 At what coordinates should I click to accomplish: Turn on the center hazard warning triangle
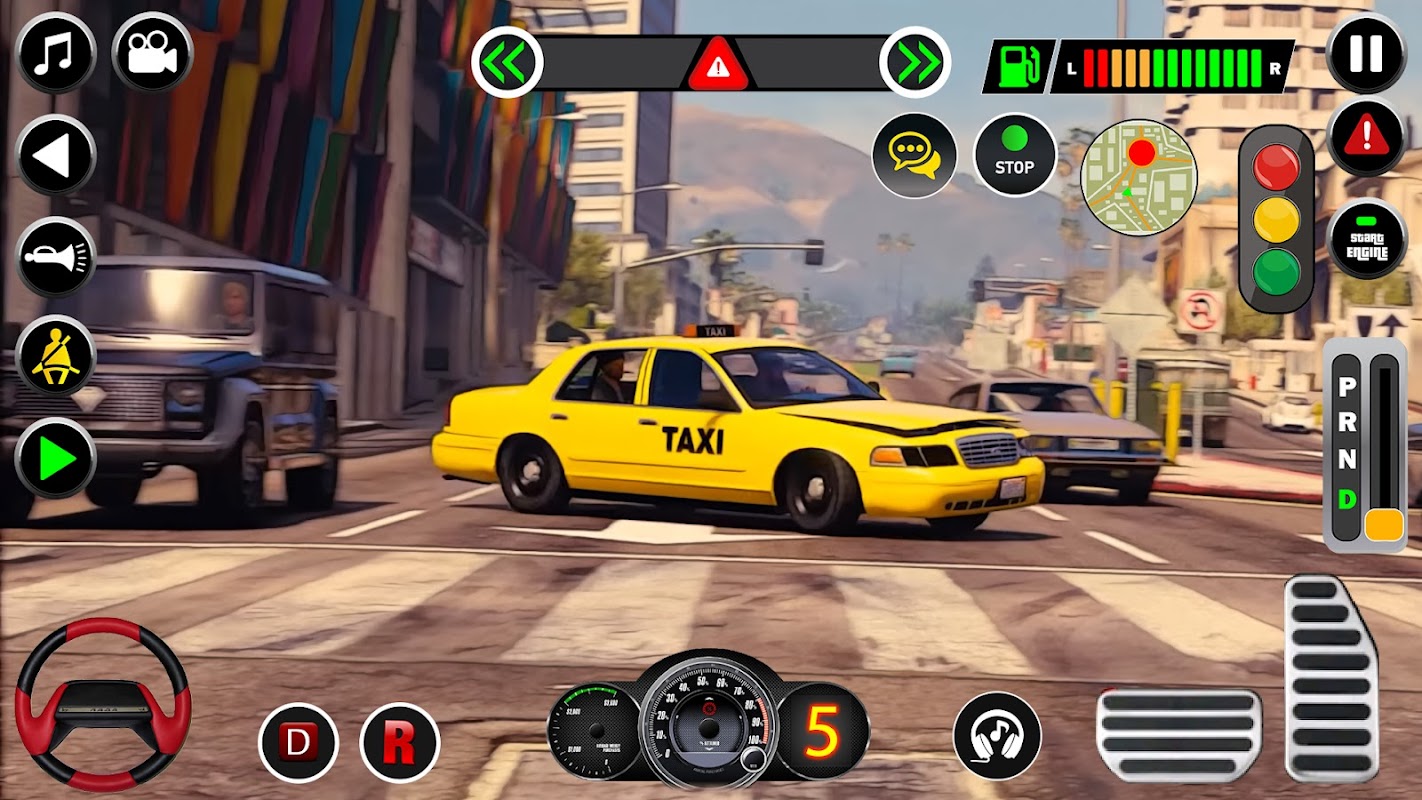coord(716,66)
